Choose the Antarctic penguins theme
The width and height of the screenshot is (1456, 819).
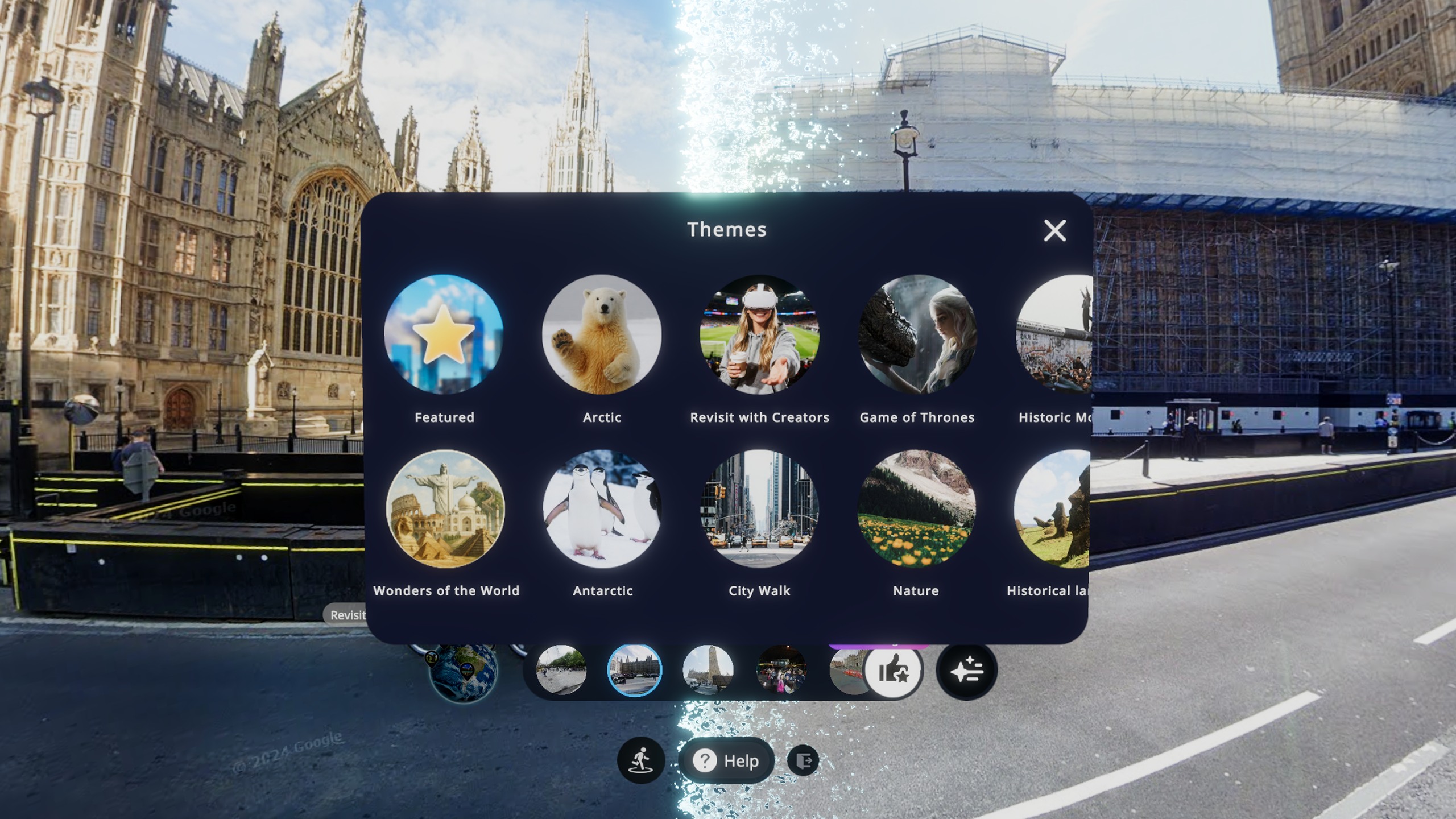coord(602,508)
